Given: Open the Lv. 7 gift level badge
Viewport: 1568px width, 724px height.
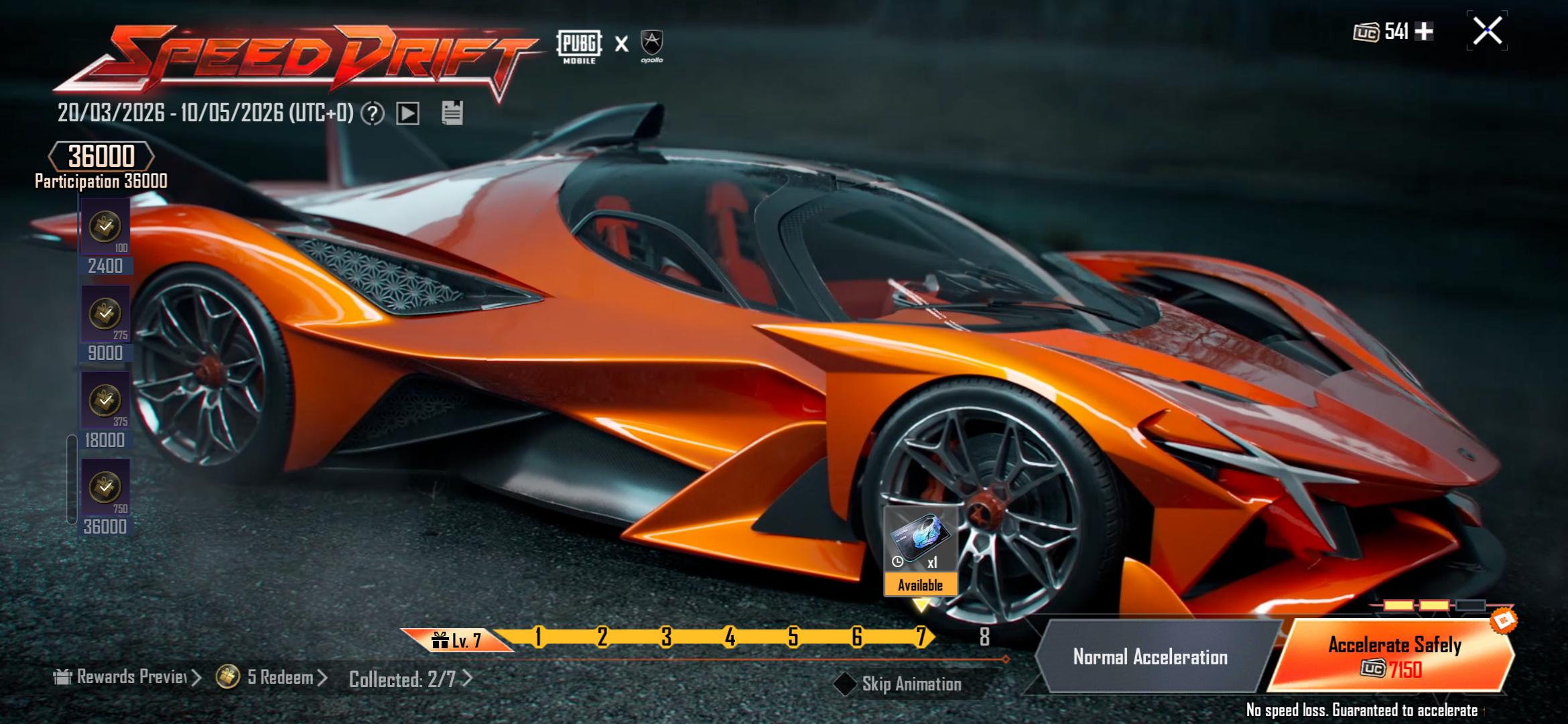Looking at the screenshot, I should pos(457,640).
